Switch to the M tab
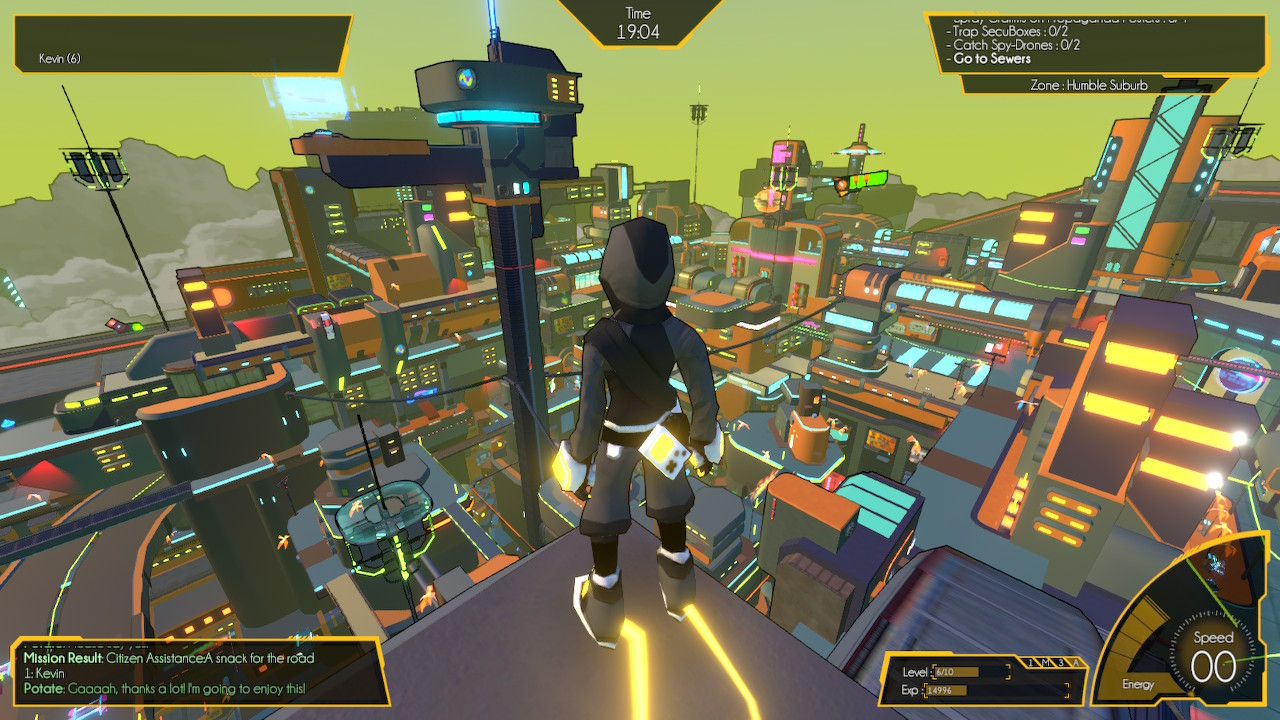 click(x=1046, y=663)
